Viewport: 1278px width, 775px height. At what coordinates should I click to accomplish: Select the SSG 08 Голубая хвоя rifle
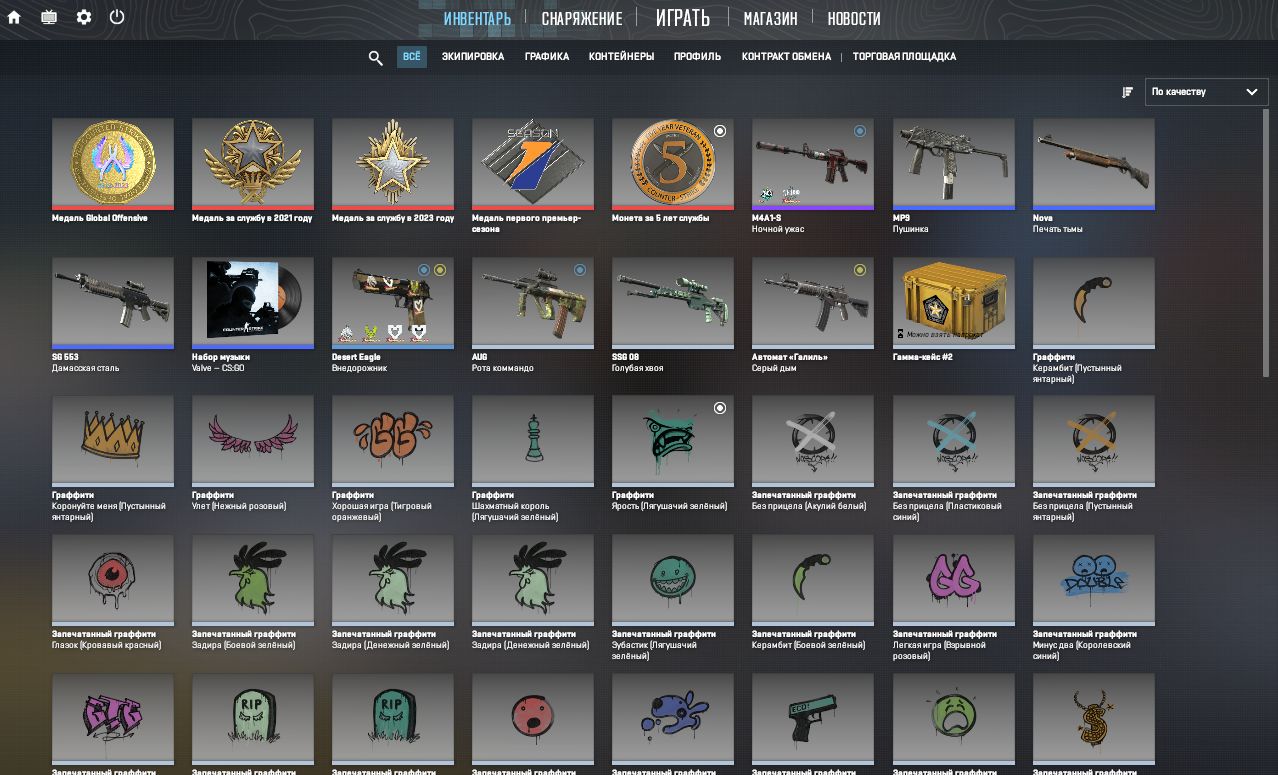673,302
